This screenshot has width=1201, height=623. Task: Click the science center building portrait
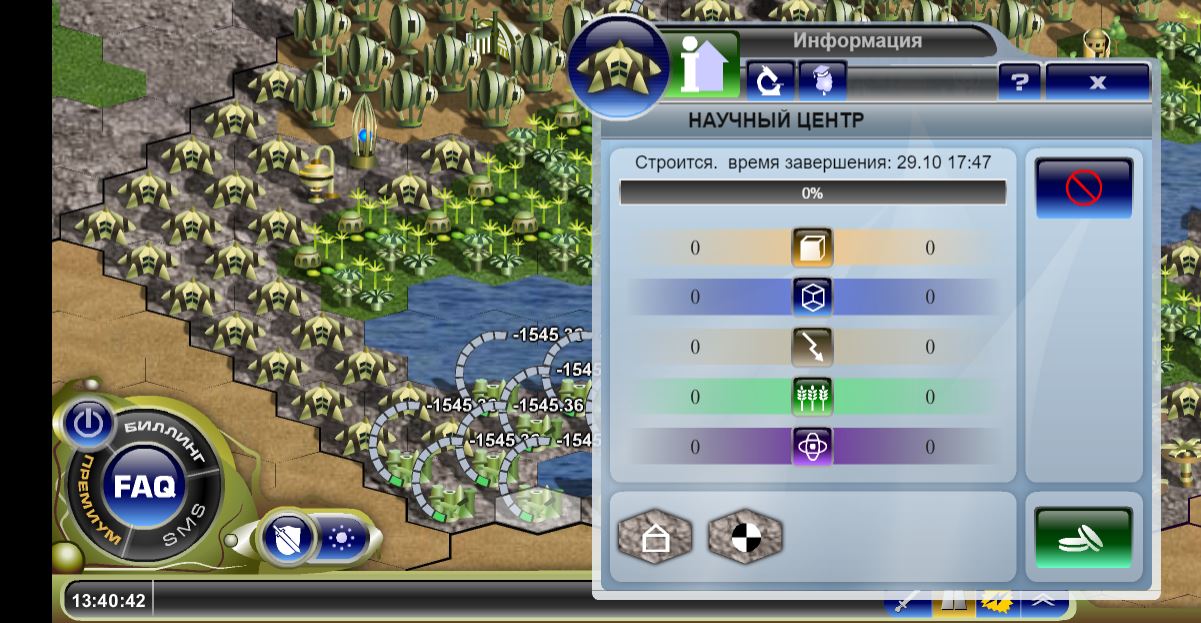tap(617, 65)
